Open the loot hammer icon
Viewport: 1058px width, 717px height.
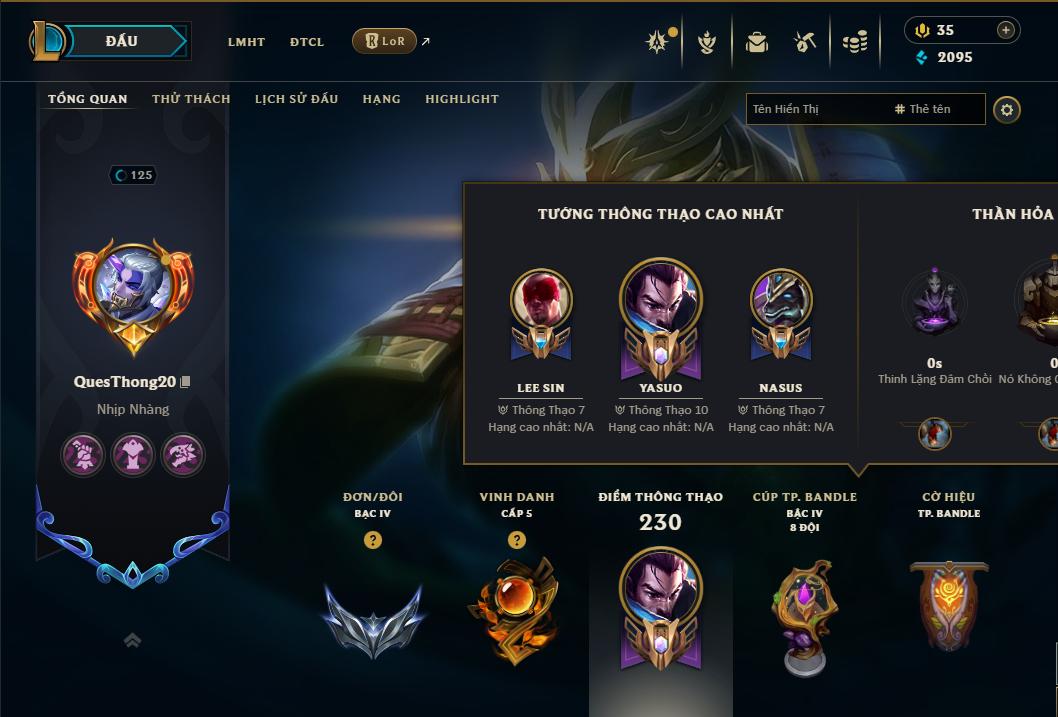pos(805,42)
